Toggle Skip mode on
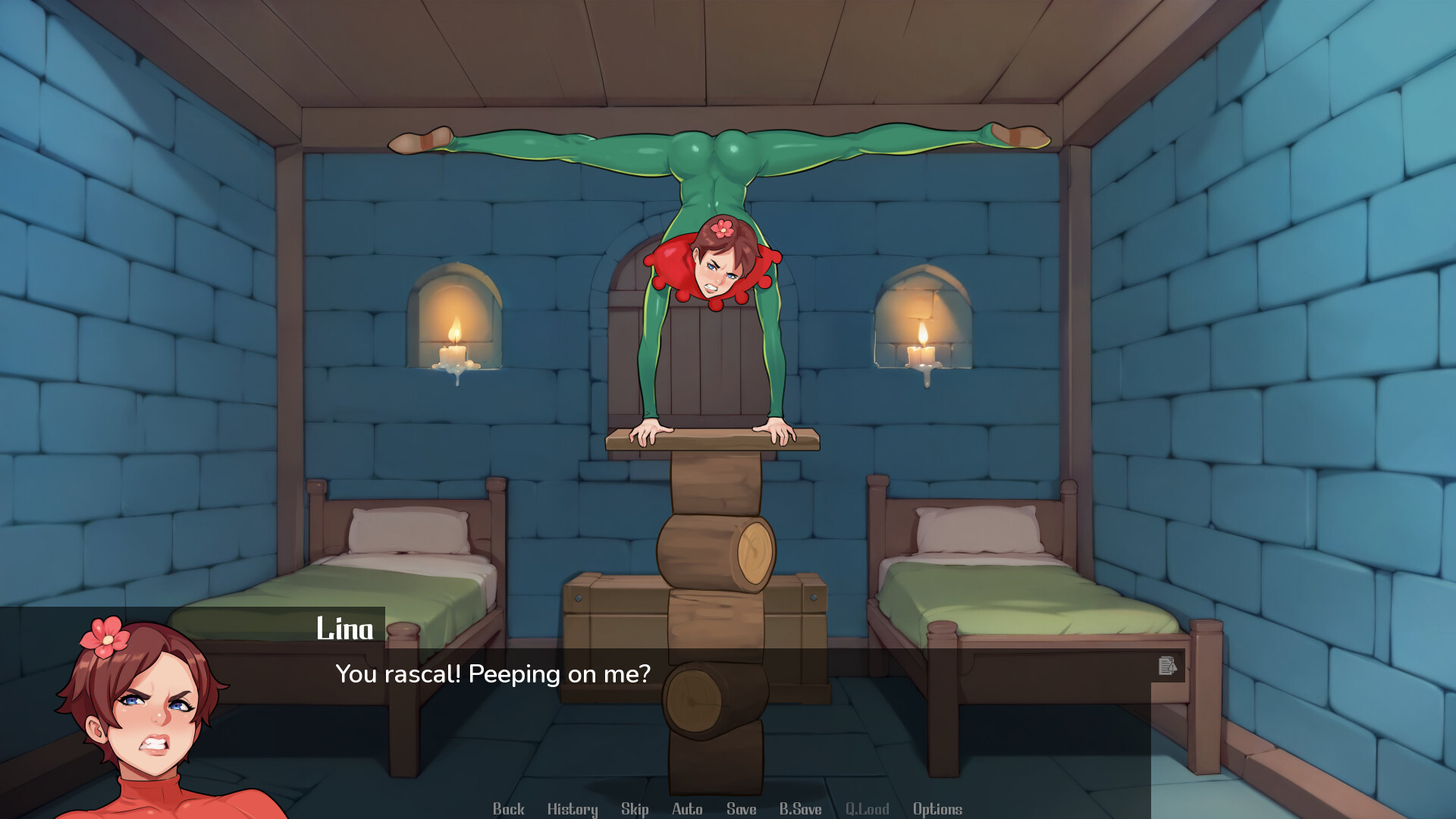The width and height of the screenshot is (1456, 819). pos(635,808)
